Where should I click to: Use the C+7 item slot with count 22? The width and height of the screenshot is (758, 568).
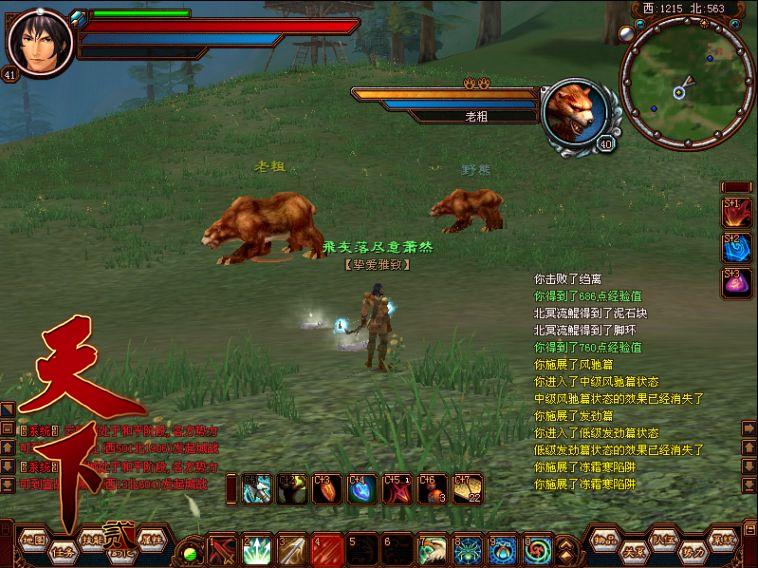[x=466, y=488]
